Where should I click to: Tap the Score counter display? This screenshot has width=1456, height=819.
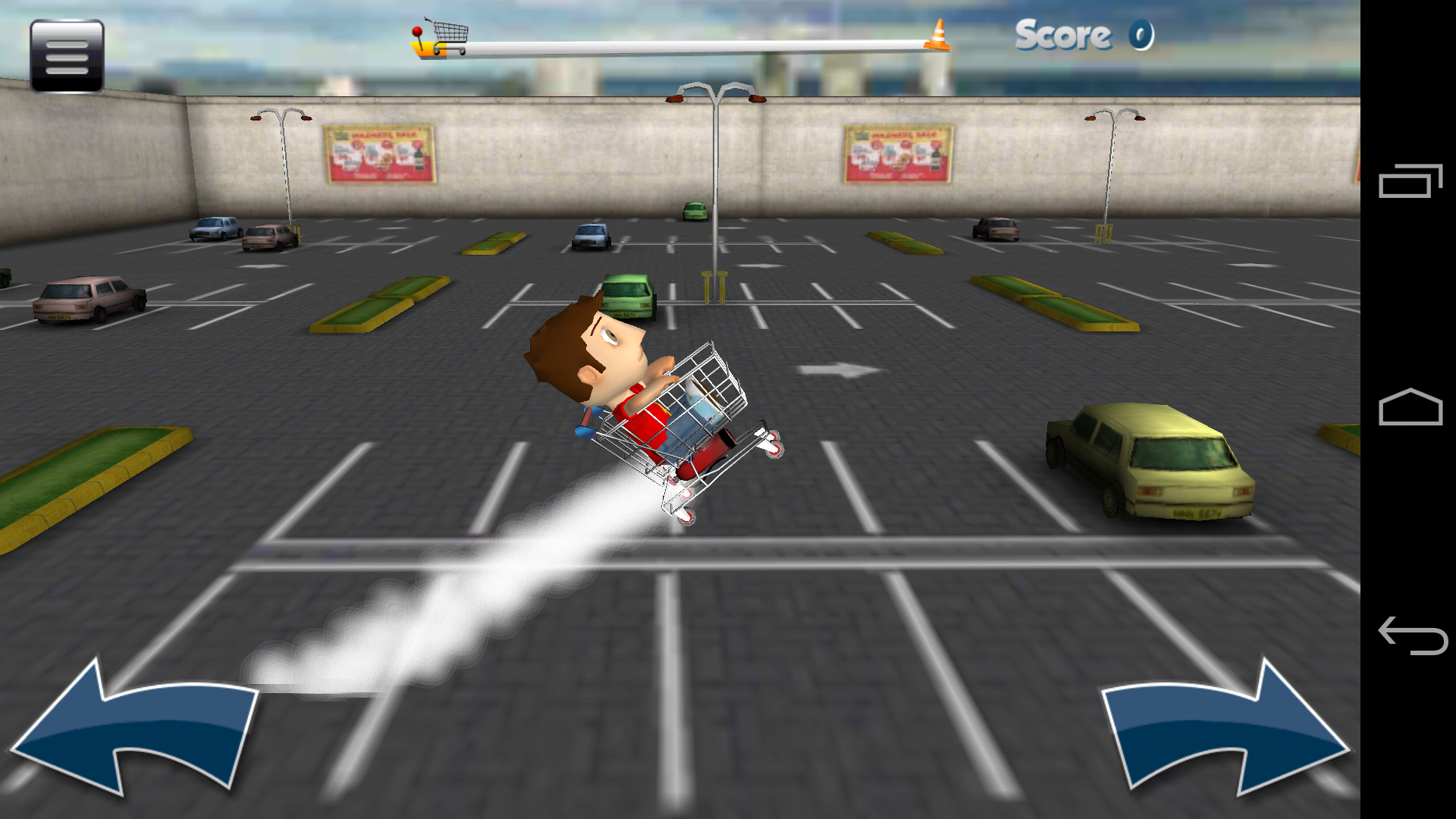pyautogui.click(x=1081, y=34)
